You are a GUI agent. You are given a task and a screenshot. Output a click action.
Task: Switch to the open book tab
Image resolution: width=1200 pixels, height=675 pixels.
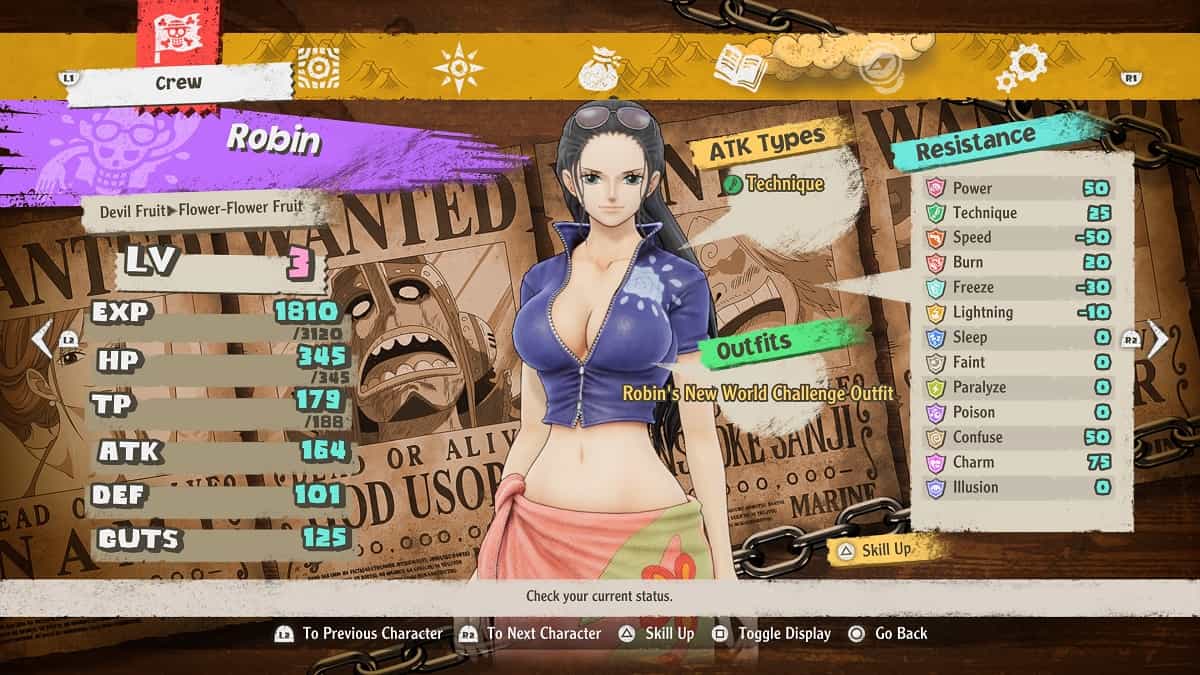(x=741, y=68)
